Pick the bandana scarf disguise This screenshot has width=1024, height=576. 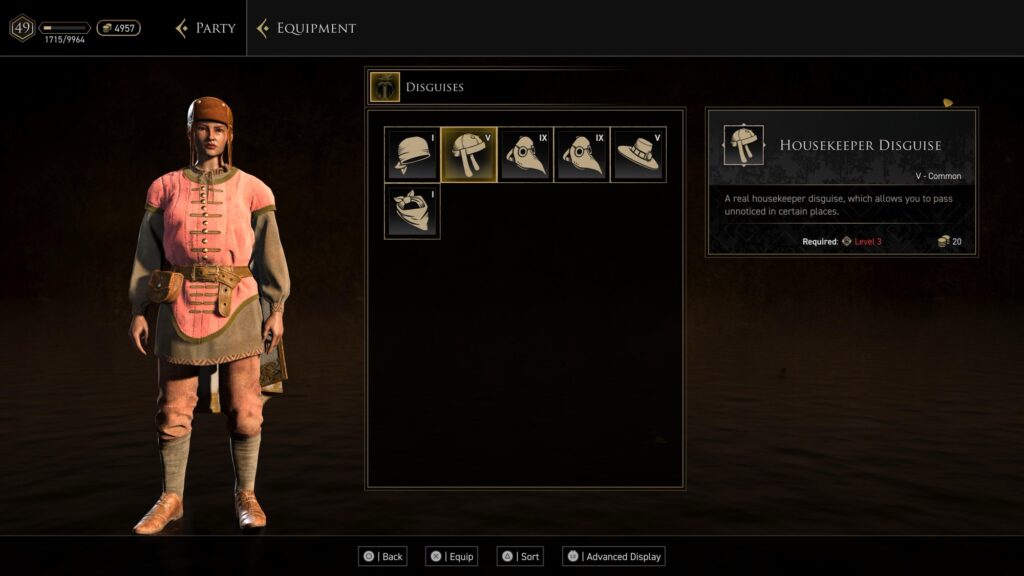412,211
